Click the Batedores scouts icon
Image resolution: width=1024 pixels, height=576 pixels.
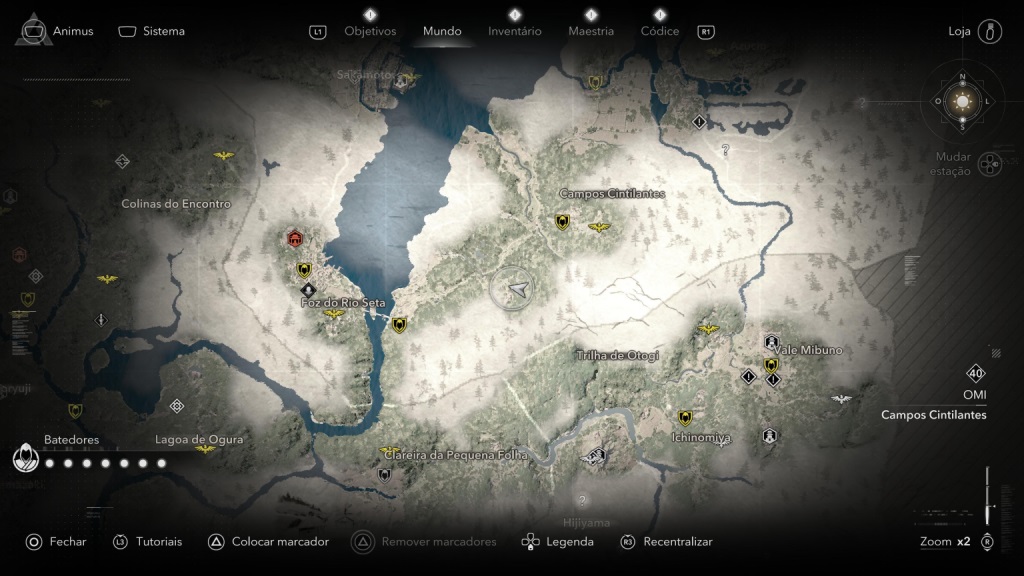click(25, 458)
